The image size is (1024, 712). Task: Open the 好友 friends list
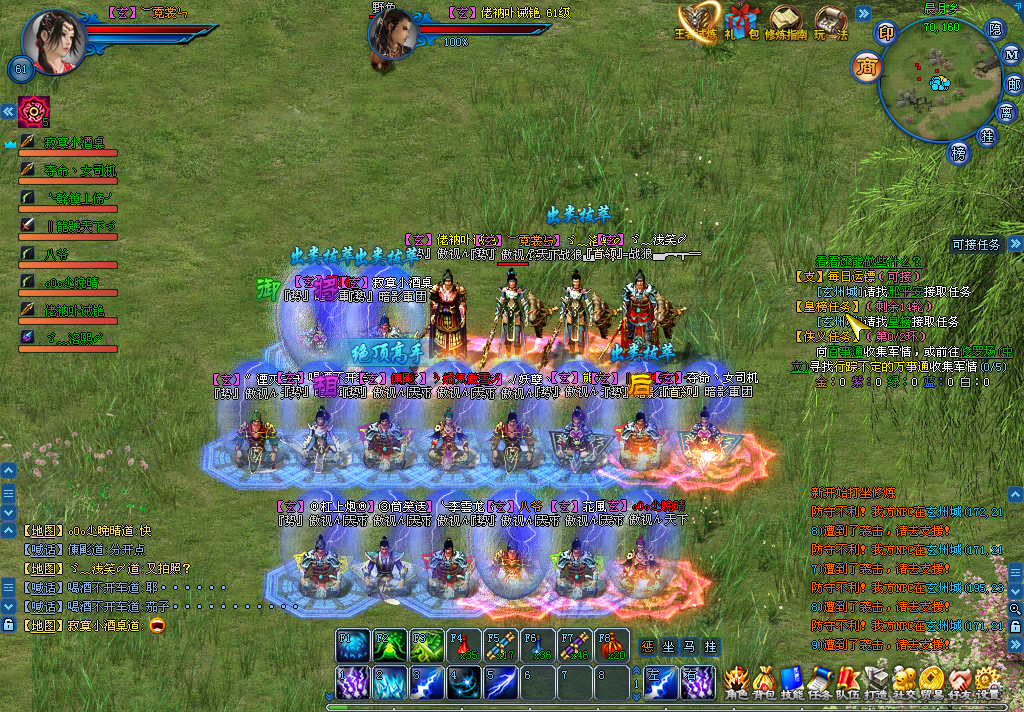(960, 682)
